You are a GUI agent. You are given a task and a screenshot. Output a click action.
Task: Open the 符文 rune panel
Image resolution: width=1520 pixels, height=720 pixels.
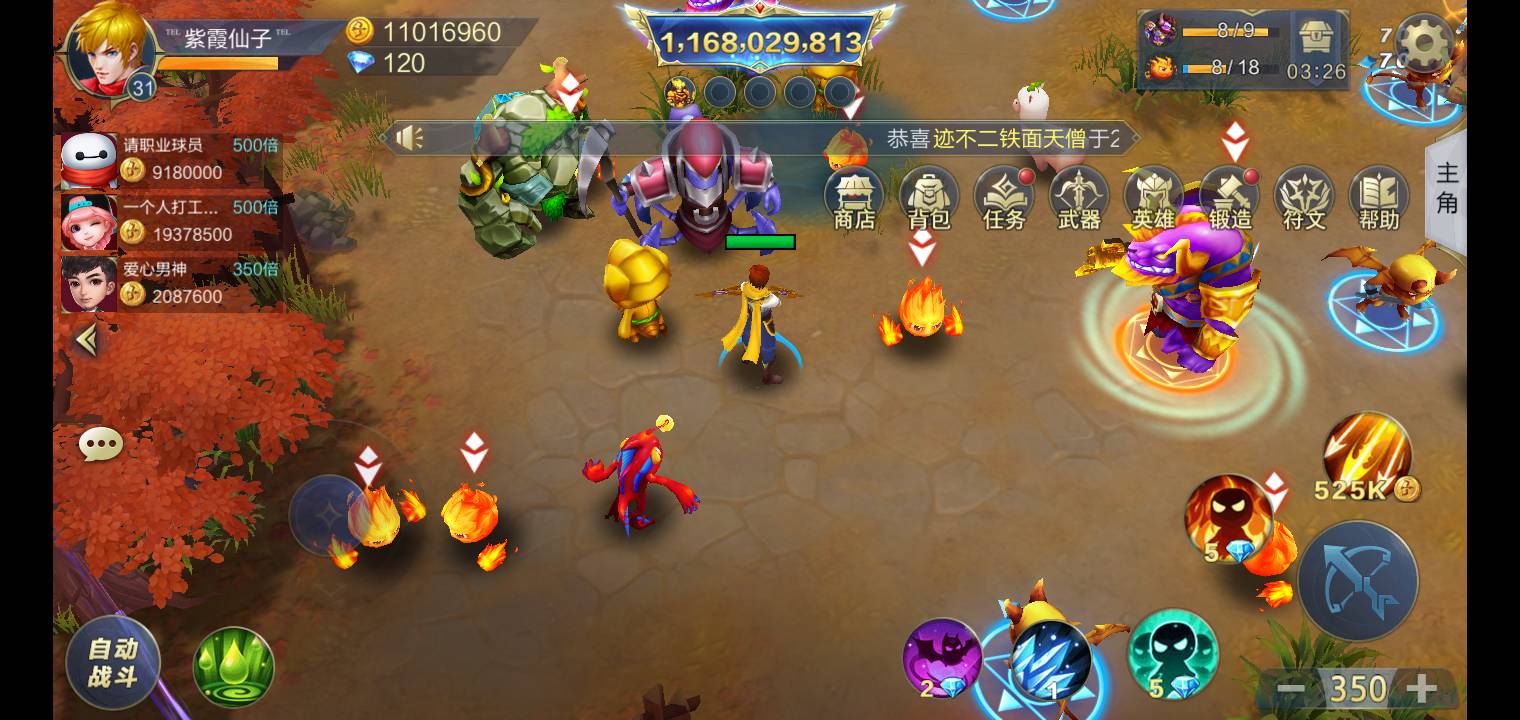tap(1302, 198)
